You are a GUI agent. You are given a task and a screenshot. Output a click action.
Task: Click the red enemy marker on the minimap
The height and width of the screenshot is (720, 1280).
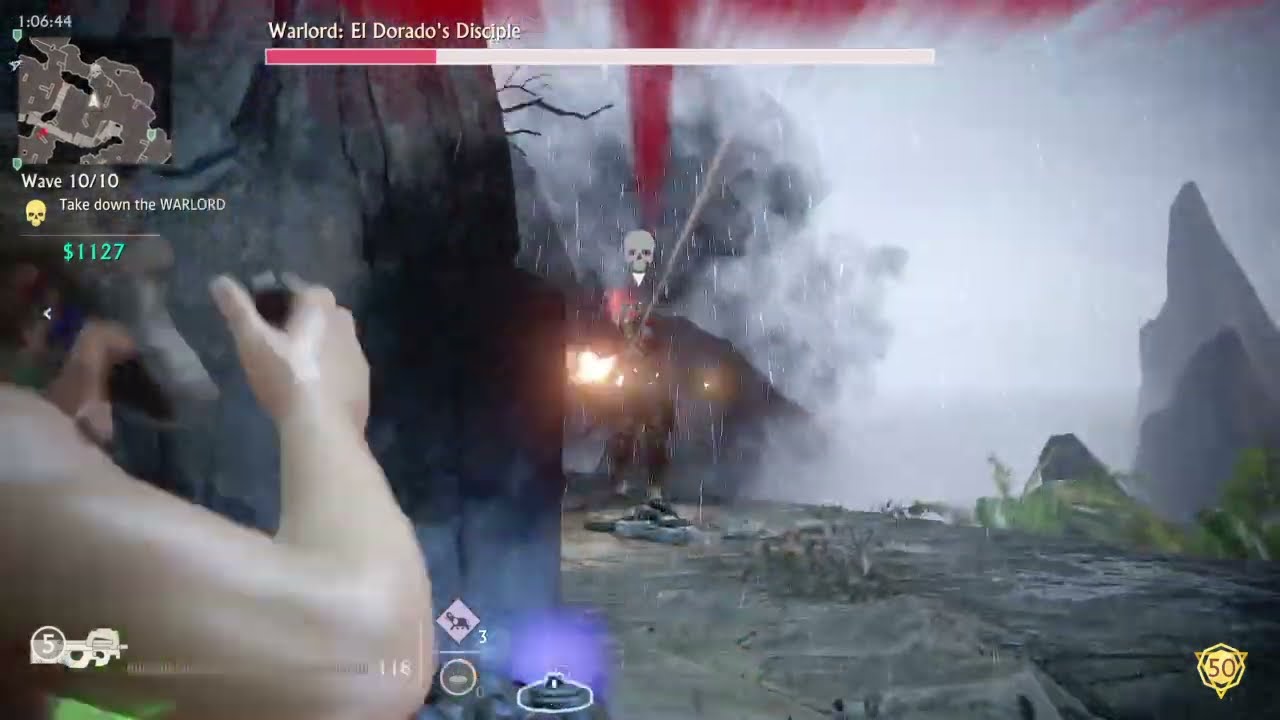[43, 132]
